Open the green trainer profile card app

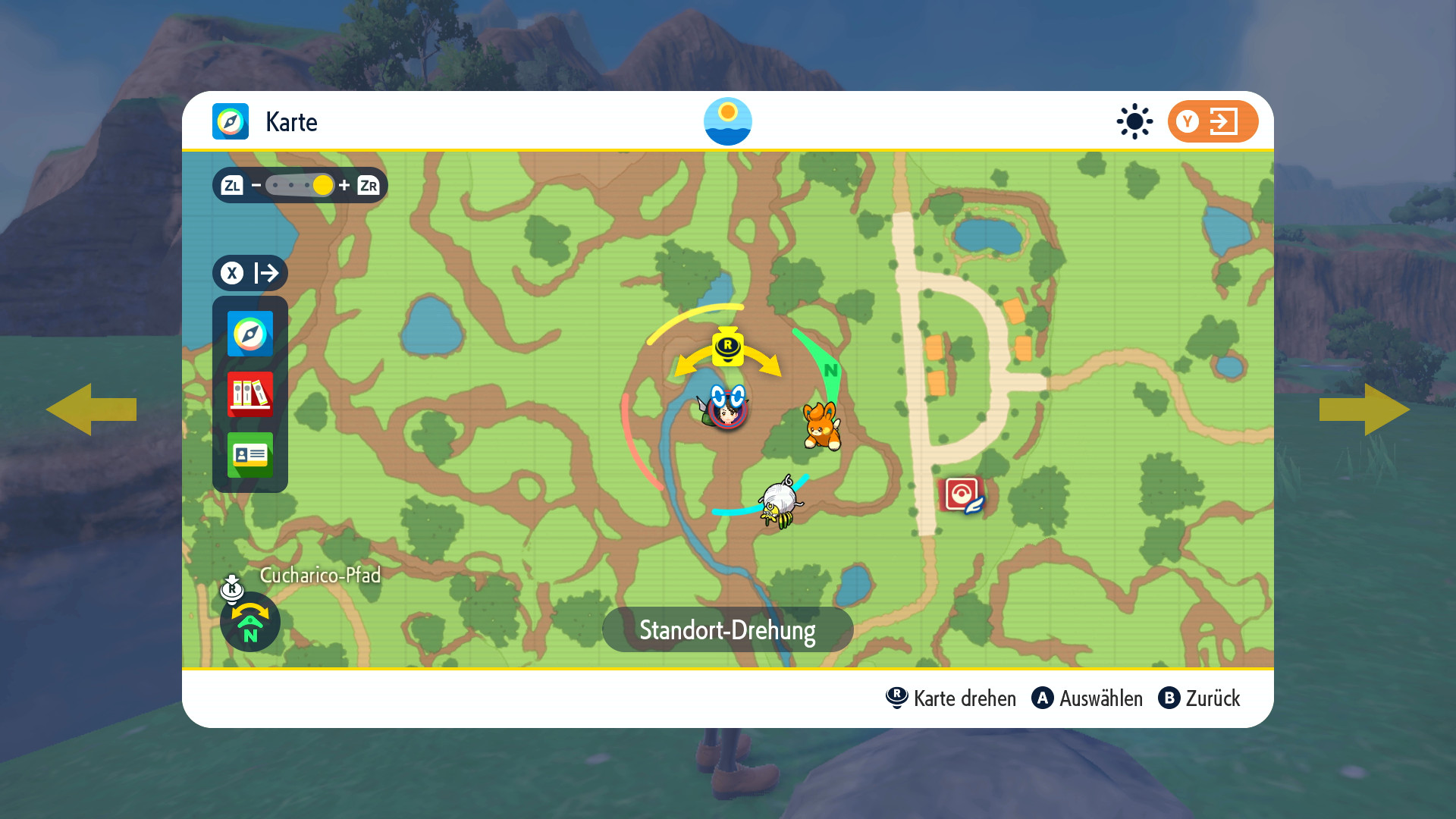click(250, 455)
